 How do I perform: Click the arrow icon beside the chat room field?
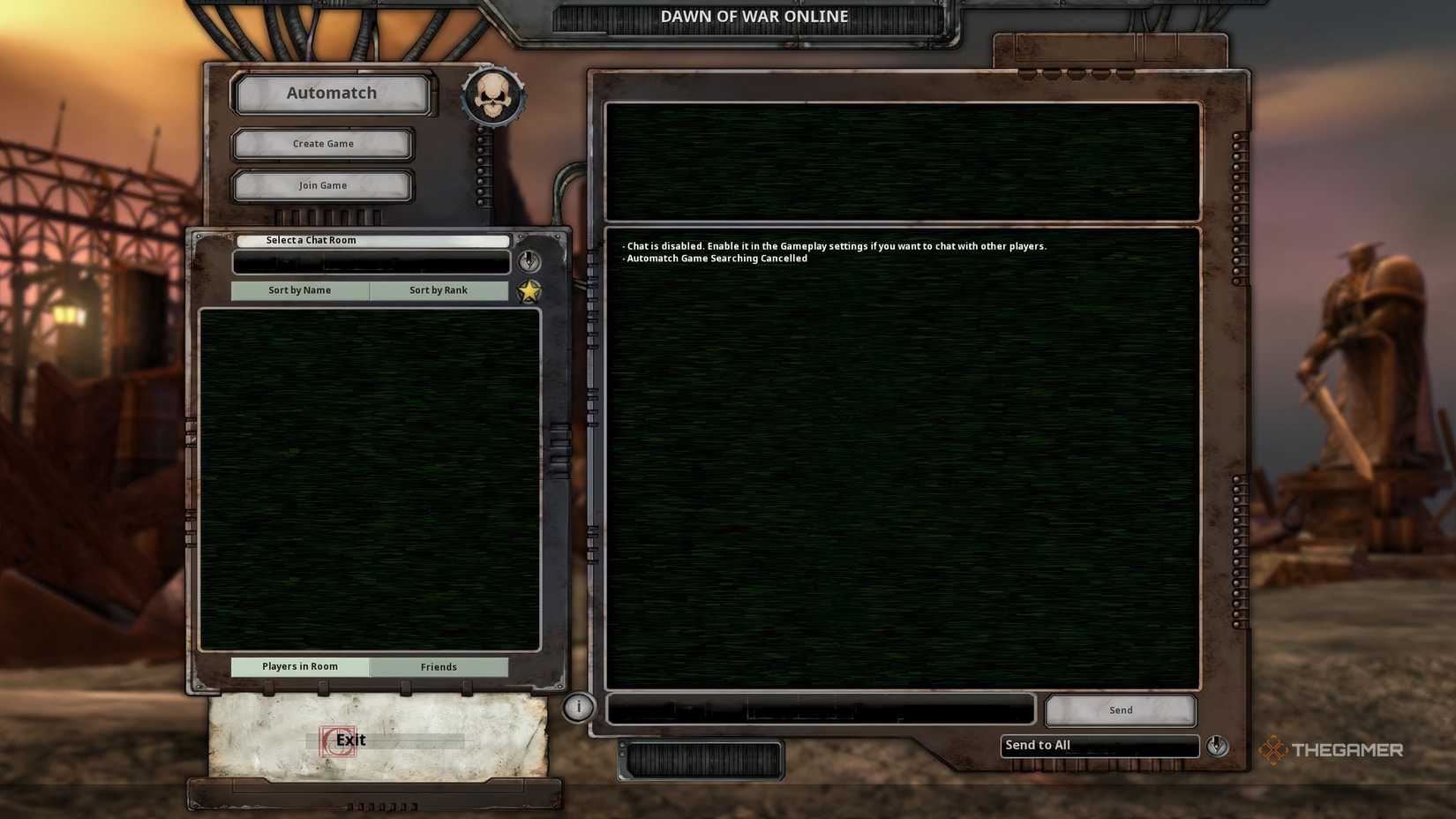pos(529,261)
